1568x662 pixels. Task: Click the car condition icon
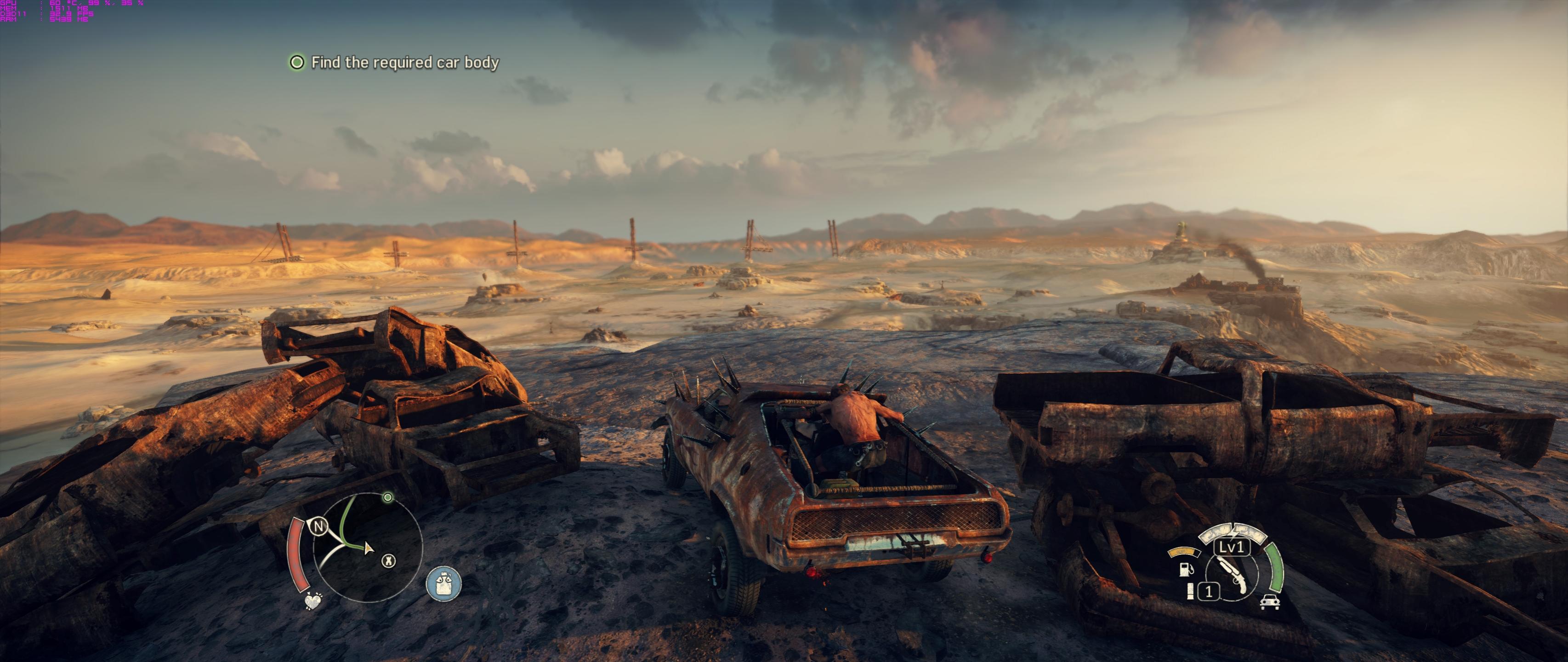(x=1270, y=602)
